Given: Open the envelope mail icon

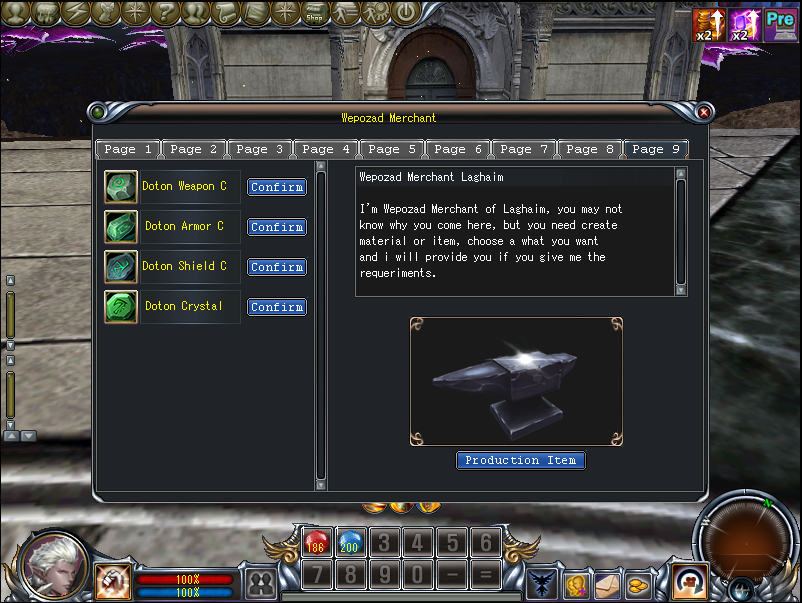Looking at the screenshot, I should click(607, 584).
